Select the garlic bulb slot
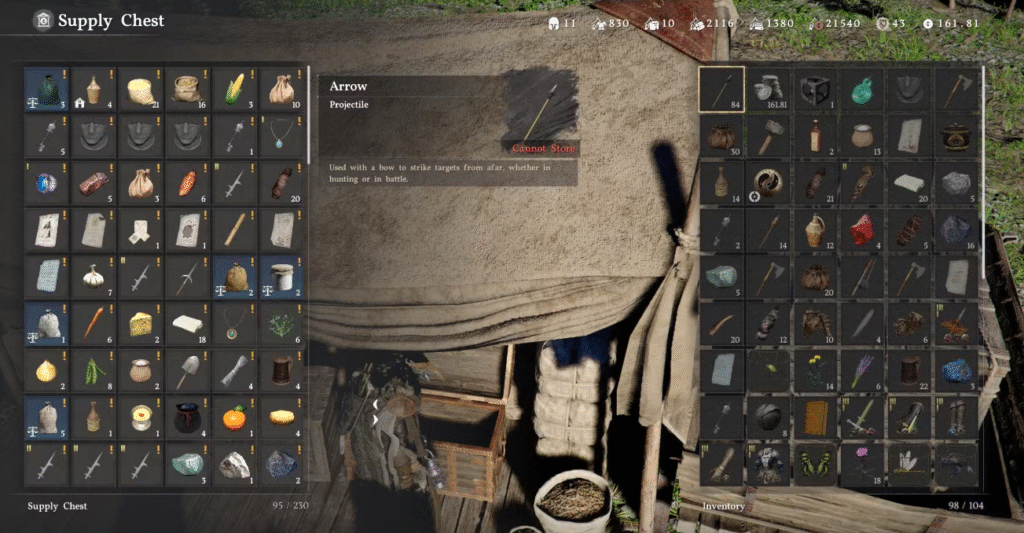Image resolution: width=1024 pixels, height=533 pixels. [93, 276]
